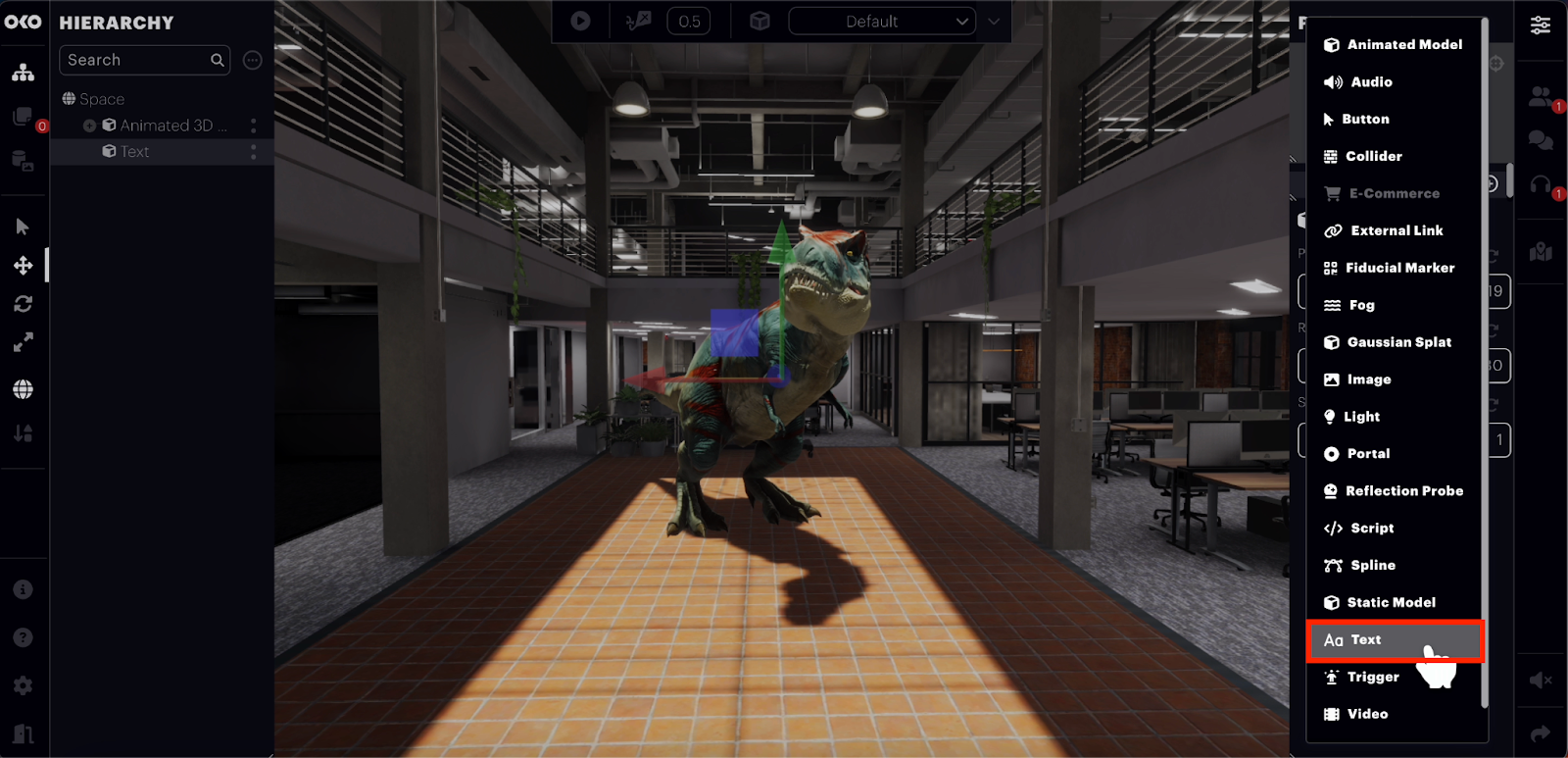1568x758 pixels.
Task: Open the Default dropdown in top toolbar
Action: 881,22
